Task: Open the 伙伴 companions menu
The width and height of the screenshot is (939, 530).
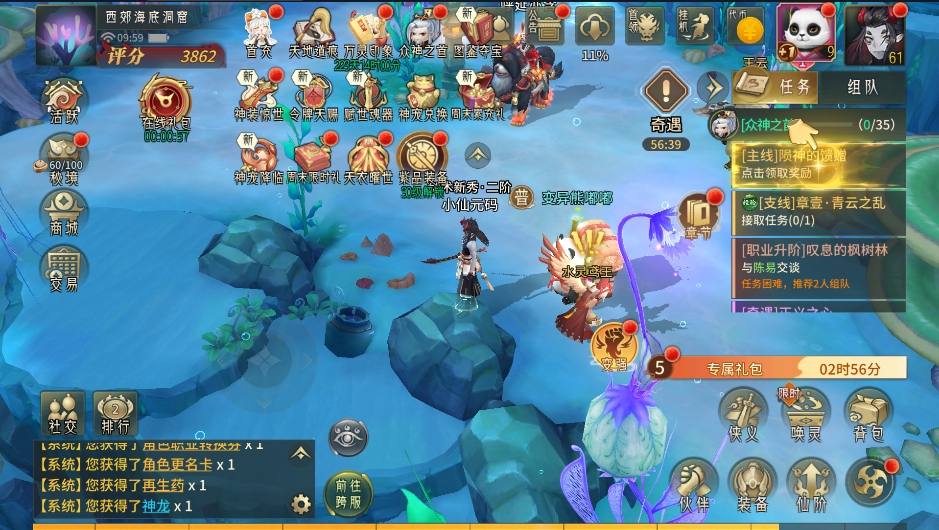Action: pyautogui.click(x=693, y=484)
